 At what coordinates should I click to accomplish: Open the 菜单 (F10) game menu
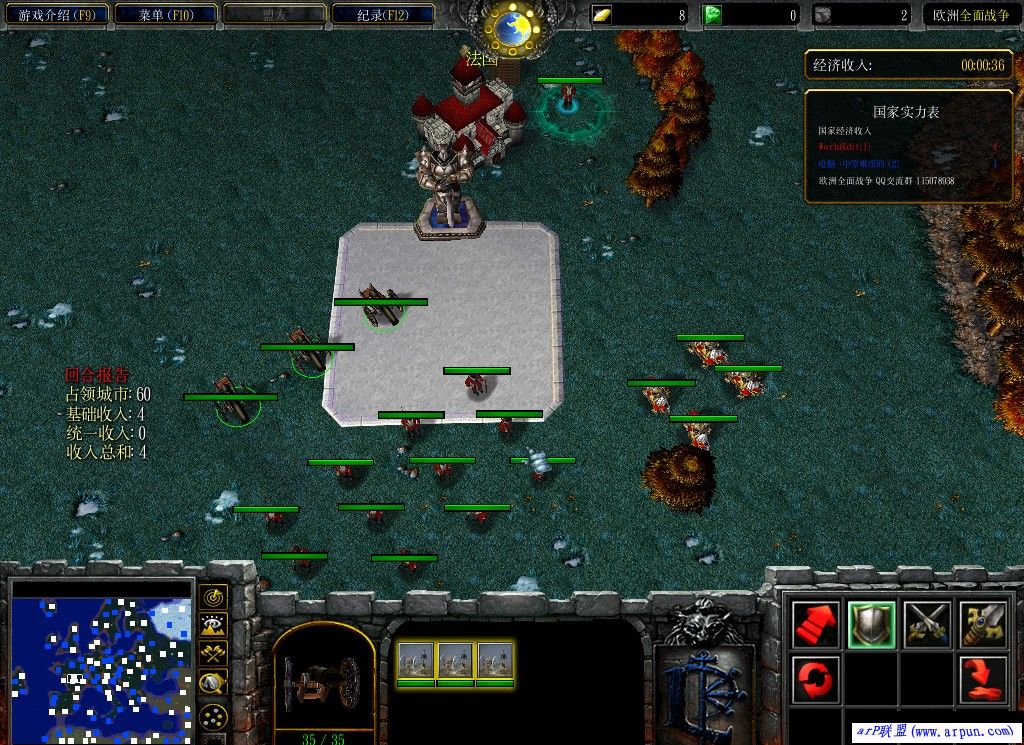click(165, 15)
